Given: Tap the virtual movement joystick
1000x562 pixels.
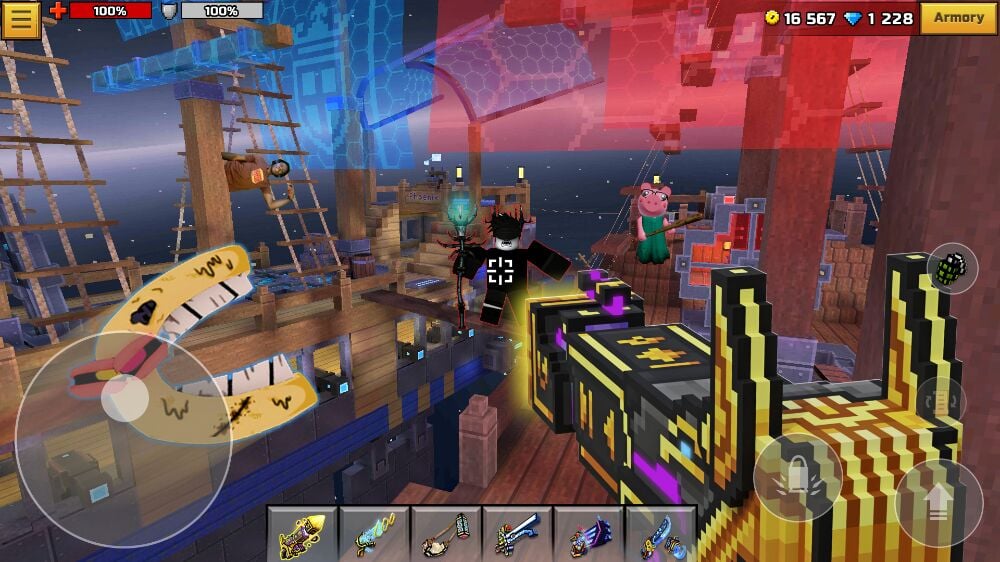Looking at the screenshot, I should click(124, 399).
